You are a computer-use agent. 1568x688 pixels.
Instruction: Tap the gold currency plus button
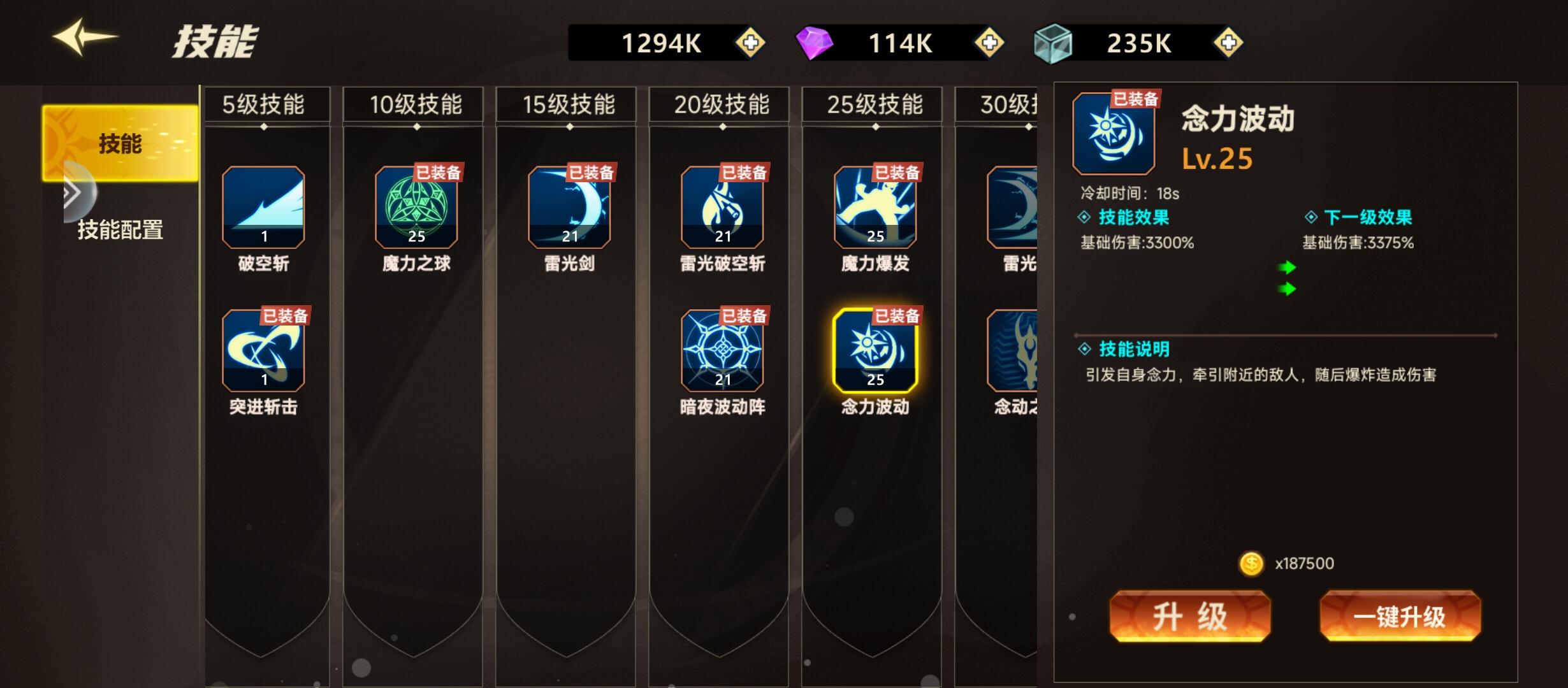coord(750,43)
